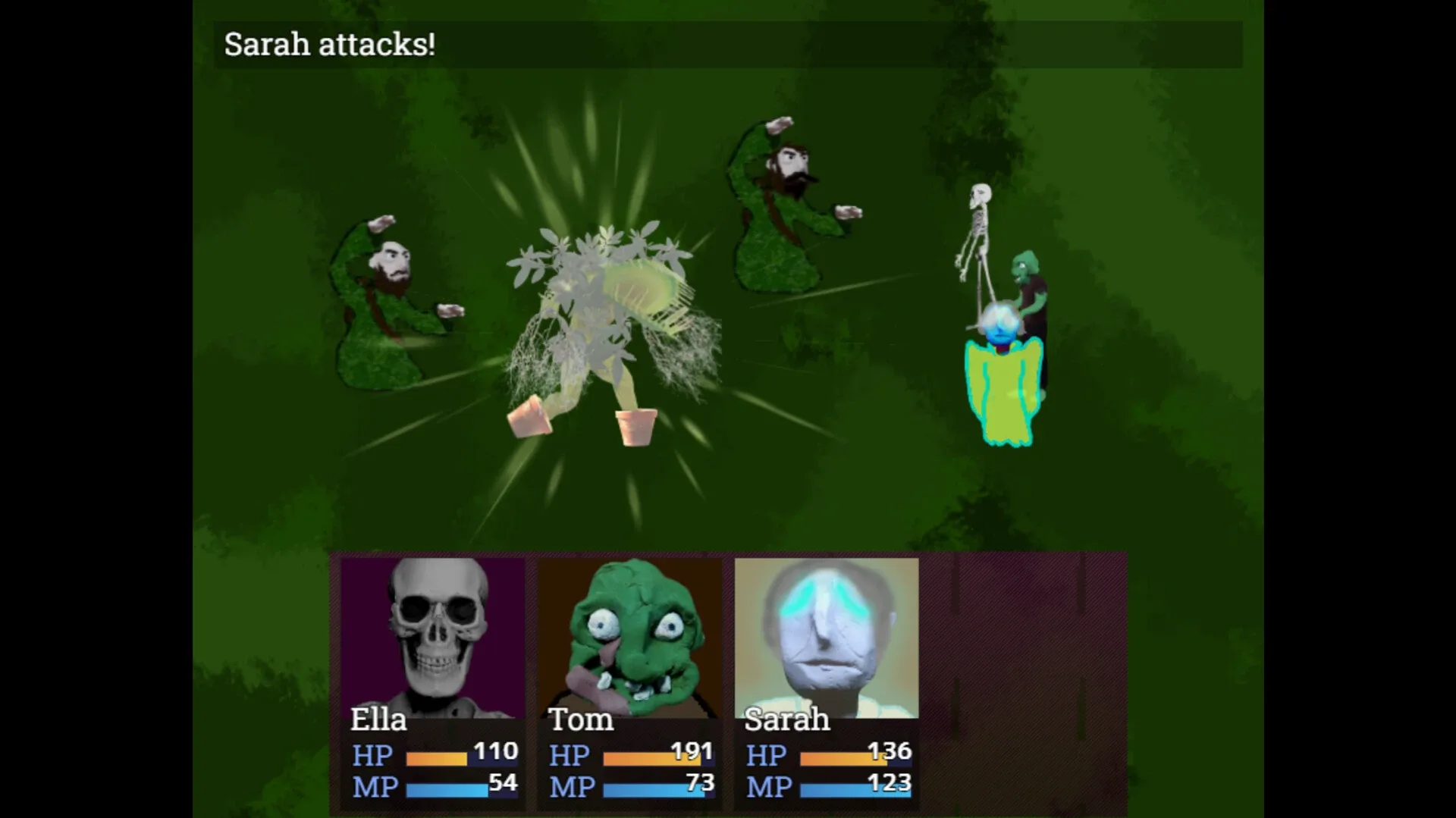Click the 'Sarah attacks!' battle message
The width and height of the screenshot is (1456, 818).
(x=328, y=44)
